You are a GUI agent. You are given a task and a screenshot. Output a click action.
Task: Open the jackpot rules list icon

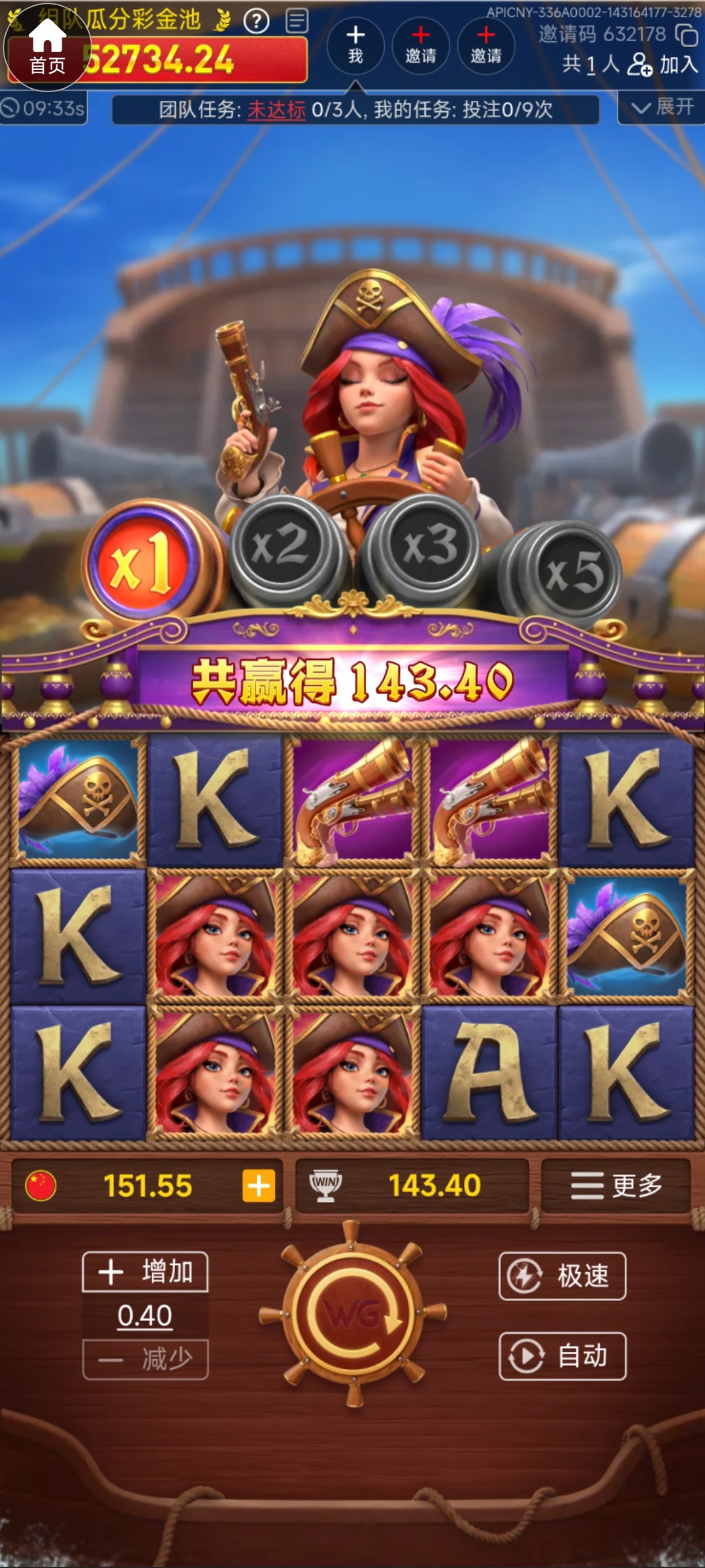(x=297, y=21)
